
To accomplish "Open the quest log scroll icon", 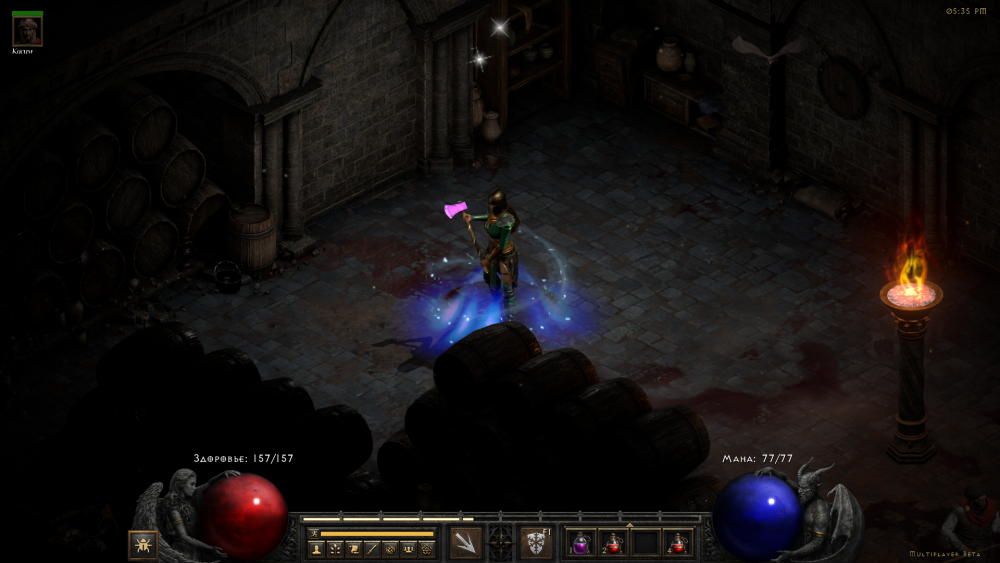I will click(354, 549).
